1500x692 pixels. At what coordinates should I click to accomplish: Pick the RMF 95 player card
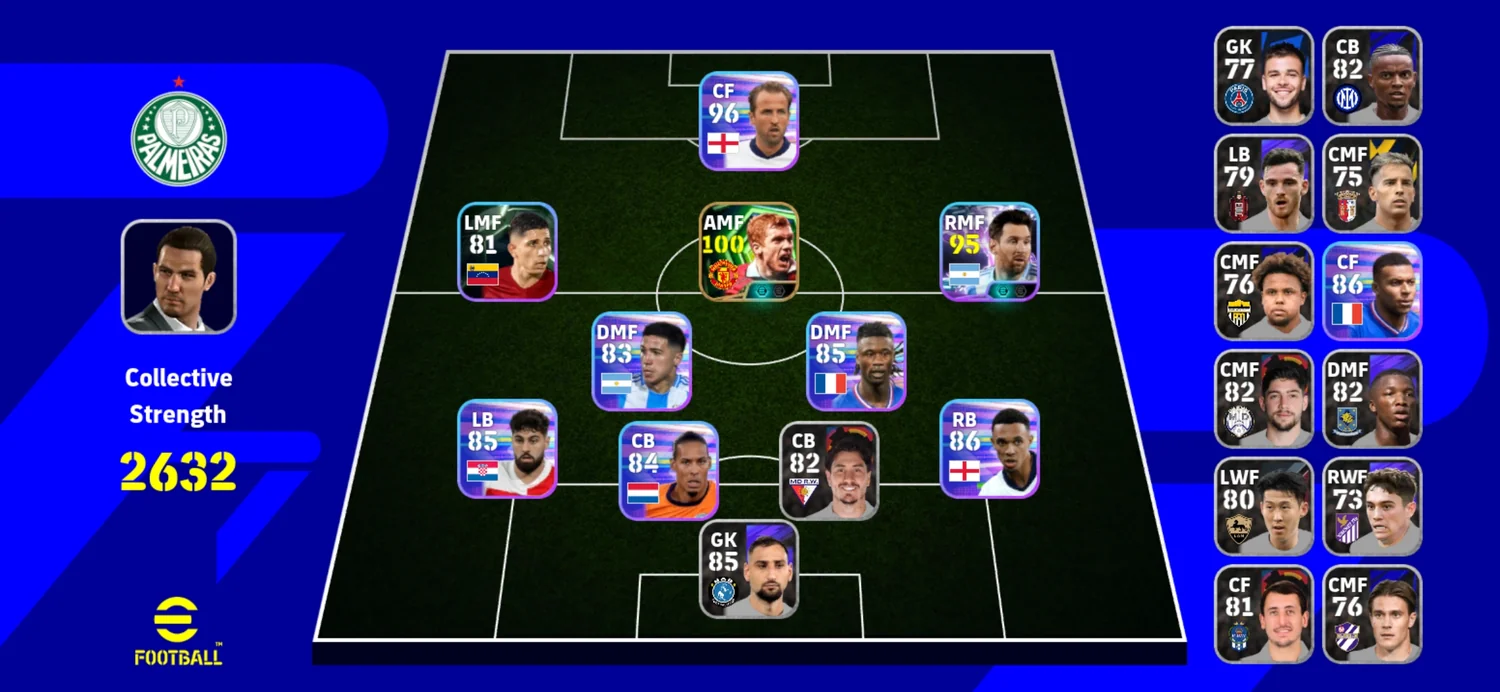pos(989,251)
